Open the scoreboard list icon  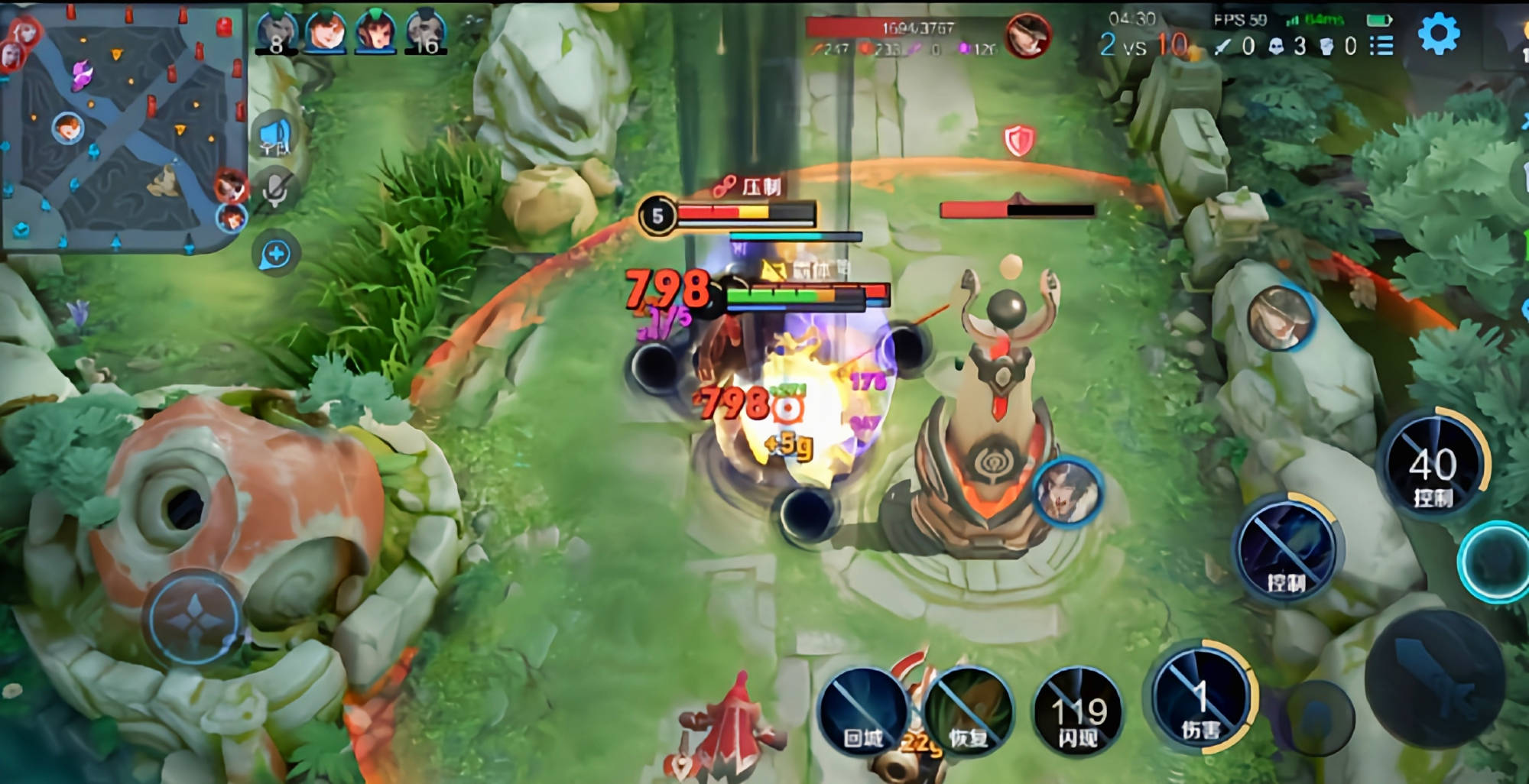(x=1381, y=46)
